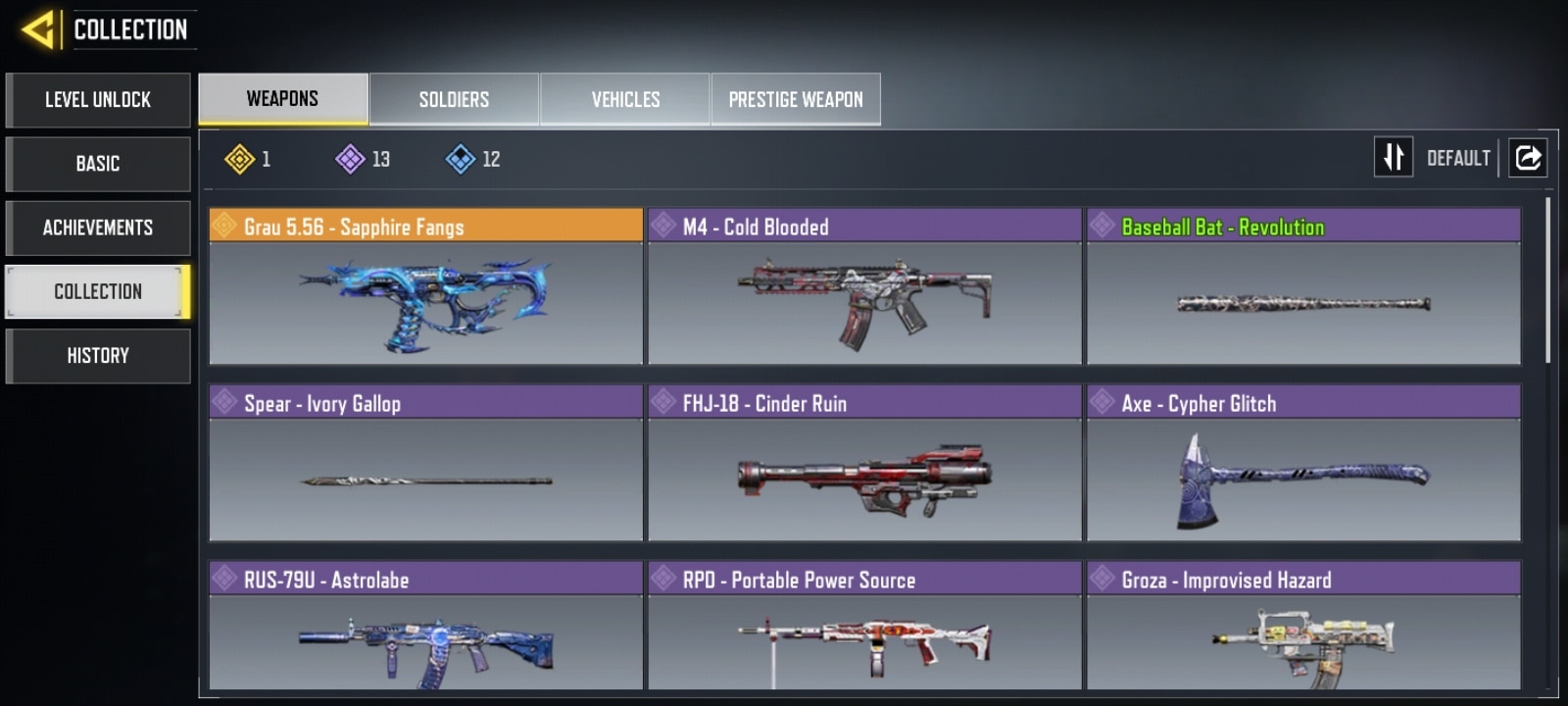This screenshot has width=1568, height=706.
Task: Switch to the Soldiers tab
Action: tap(454, 99)
